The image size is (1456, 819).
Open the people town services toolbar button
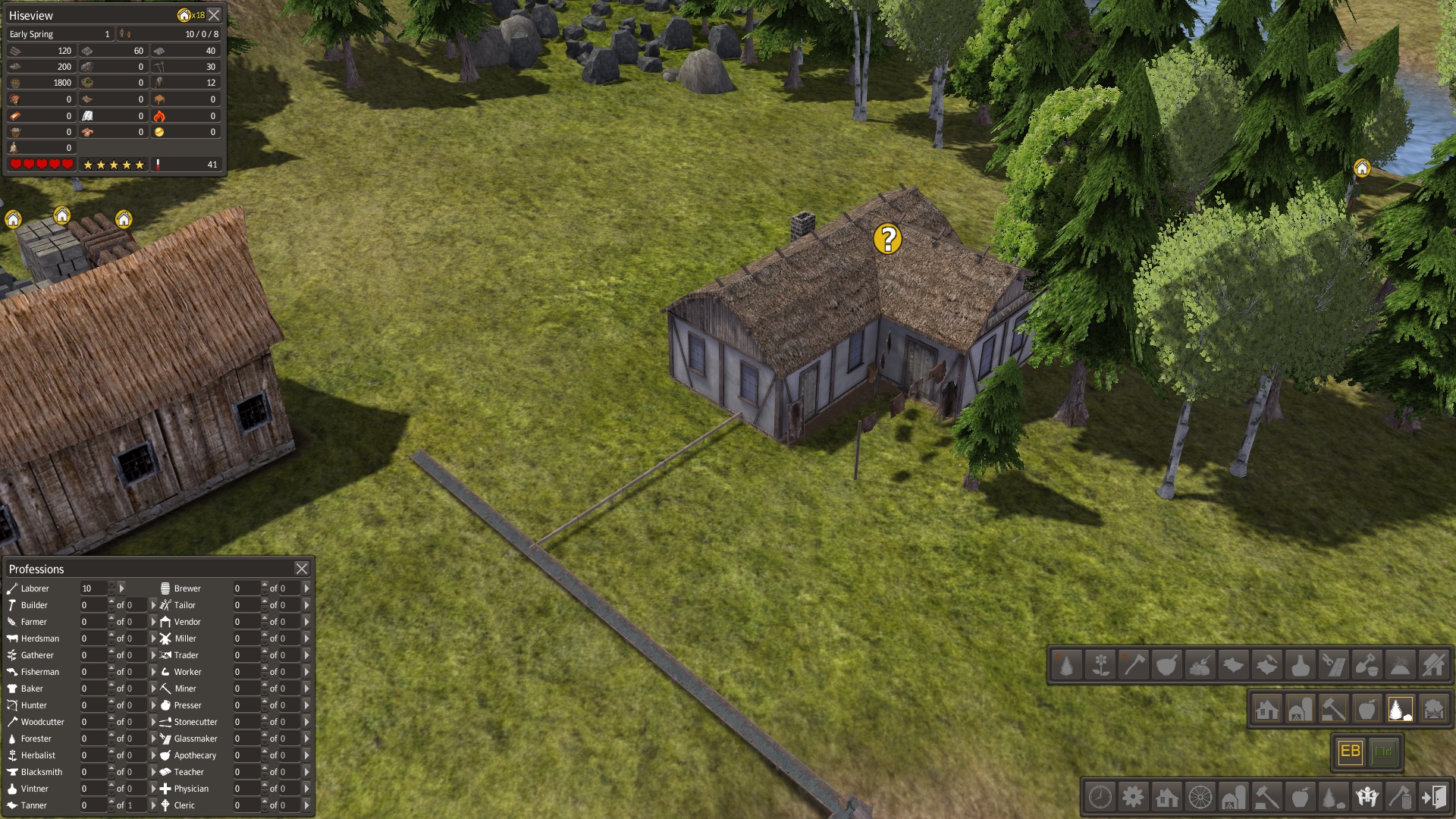click(1367, 797)
